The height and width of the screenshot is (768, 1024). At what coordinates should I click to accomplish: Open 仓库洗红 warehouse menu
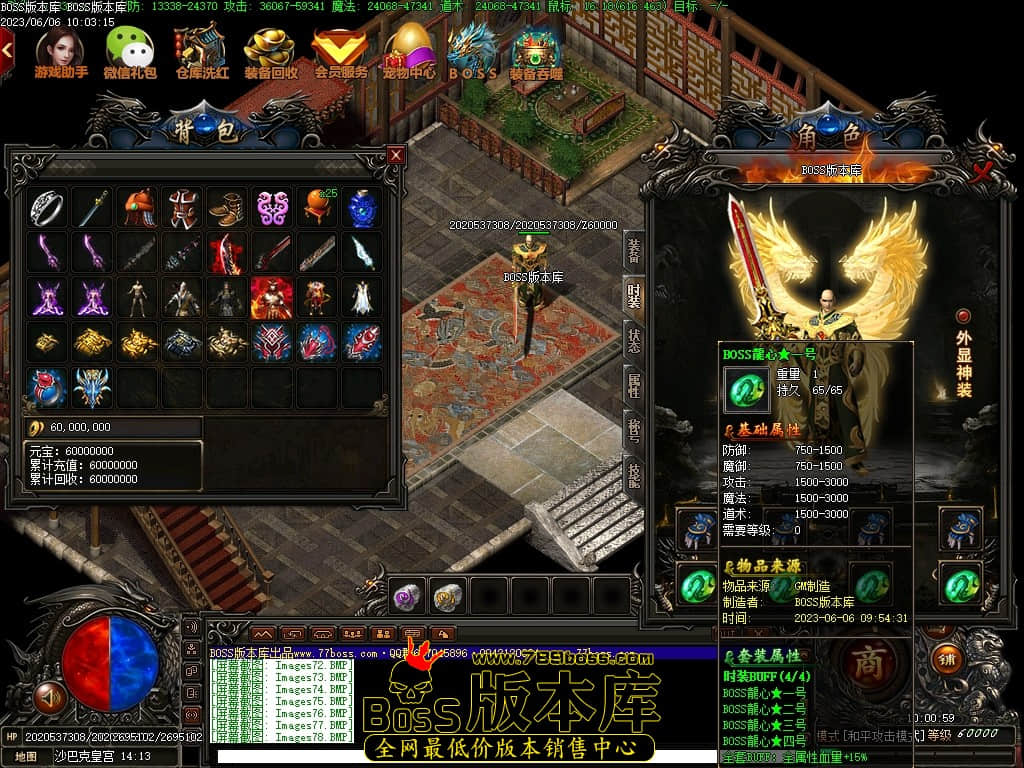pyautogui.click(x=201, y=52)
